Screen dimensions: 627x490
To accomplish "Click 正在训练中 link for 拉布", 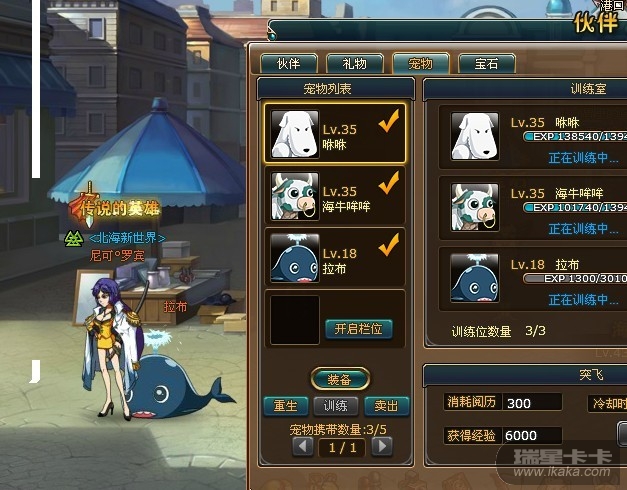I will [x=583, y=300].
